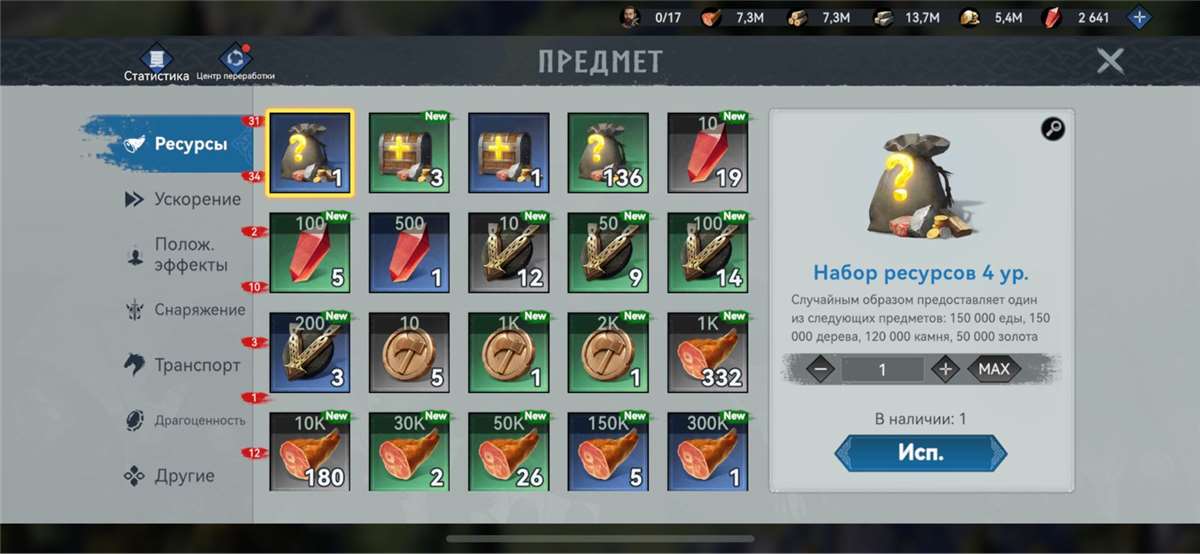Screen dimensions: 1200x554
Task: Open the Снаряжение equipment tab
Action: click(184, 310)
